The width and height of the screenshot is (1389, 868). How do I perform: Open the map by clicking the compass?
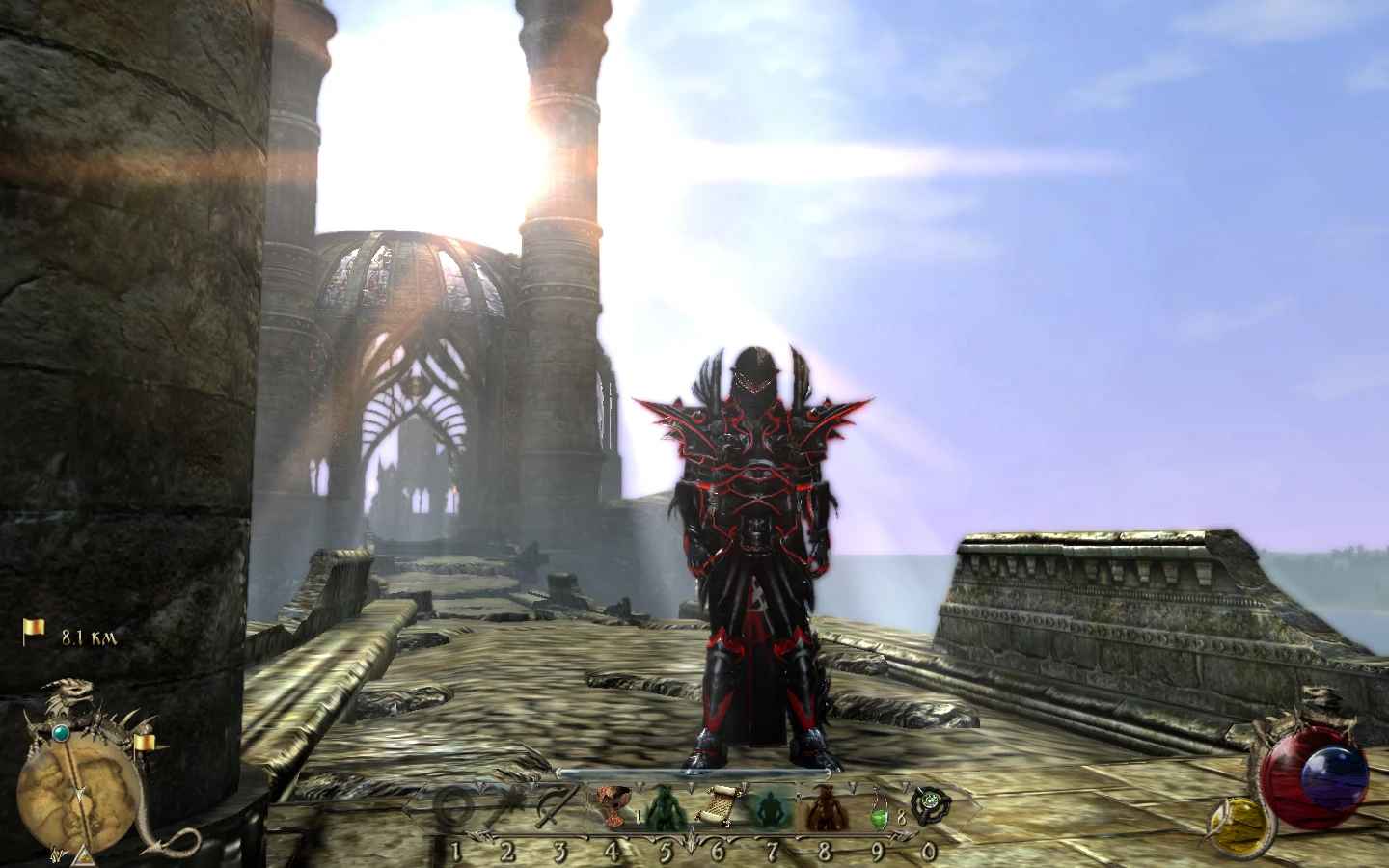coord(81,793)
